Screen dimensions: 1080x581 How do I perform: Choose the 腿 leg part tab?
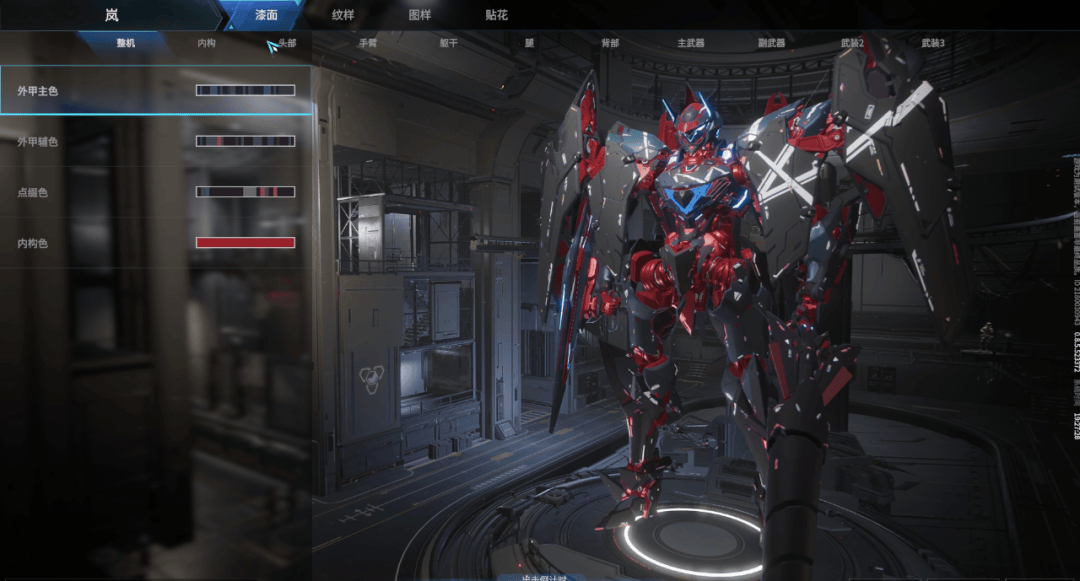tap(529, 44)
